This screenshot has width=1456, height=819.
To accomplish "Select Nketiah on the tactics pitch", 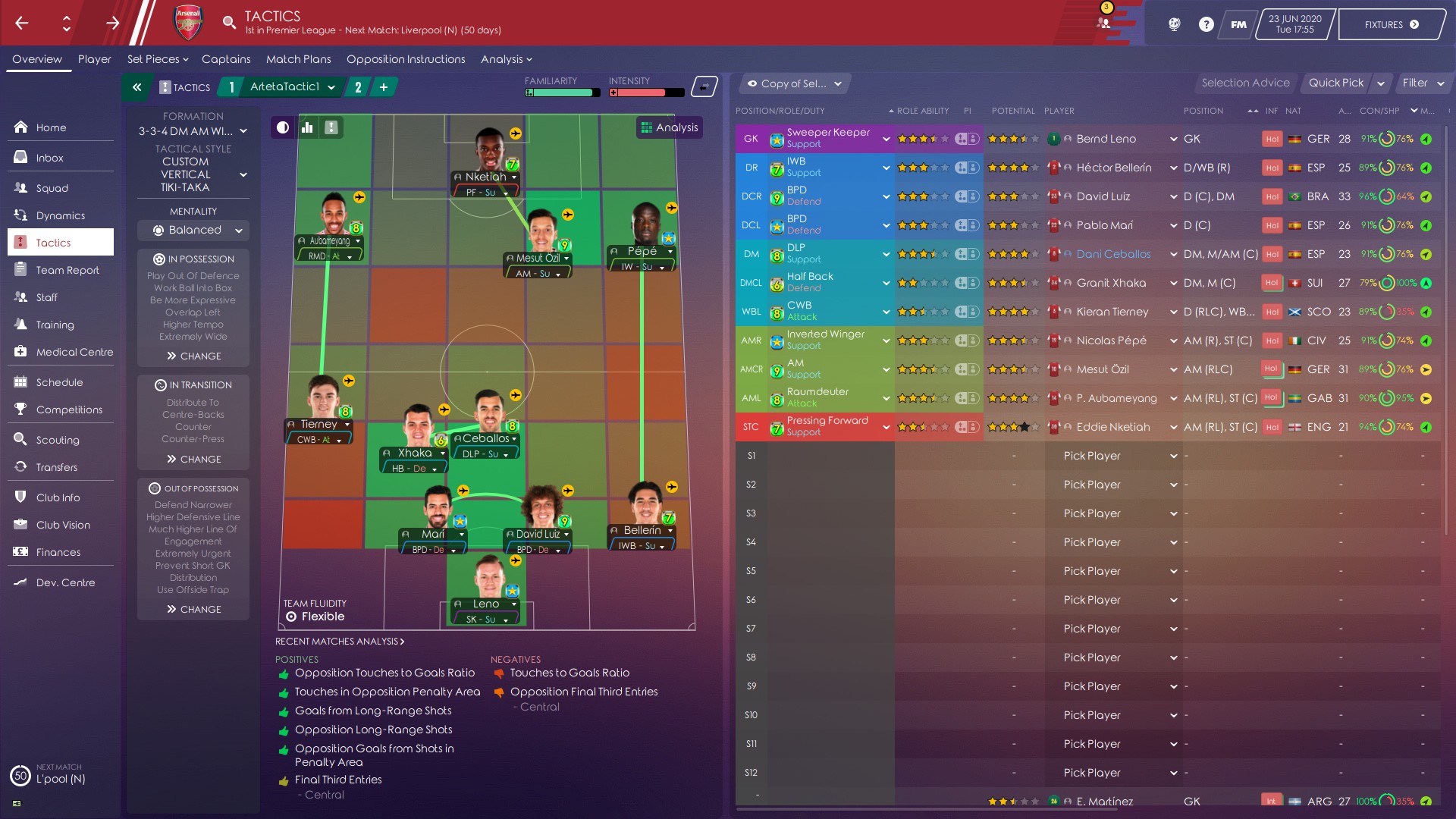I will [485, 177].
